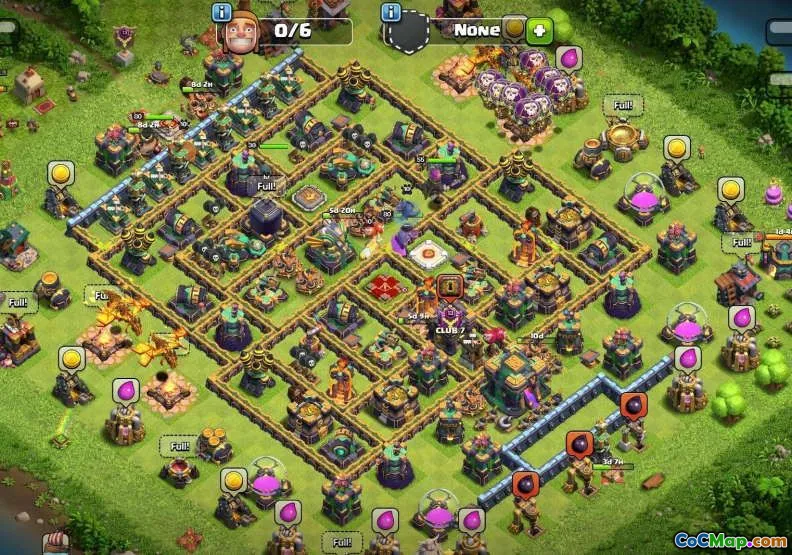Screen dimensions: 792x555
Task: Open the shield info button
Action: [x=391, y=12]
